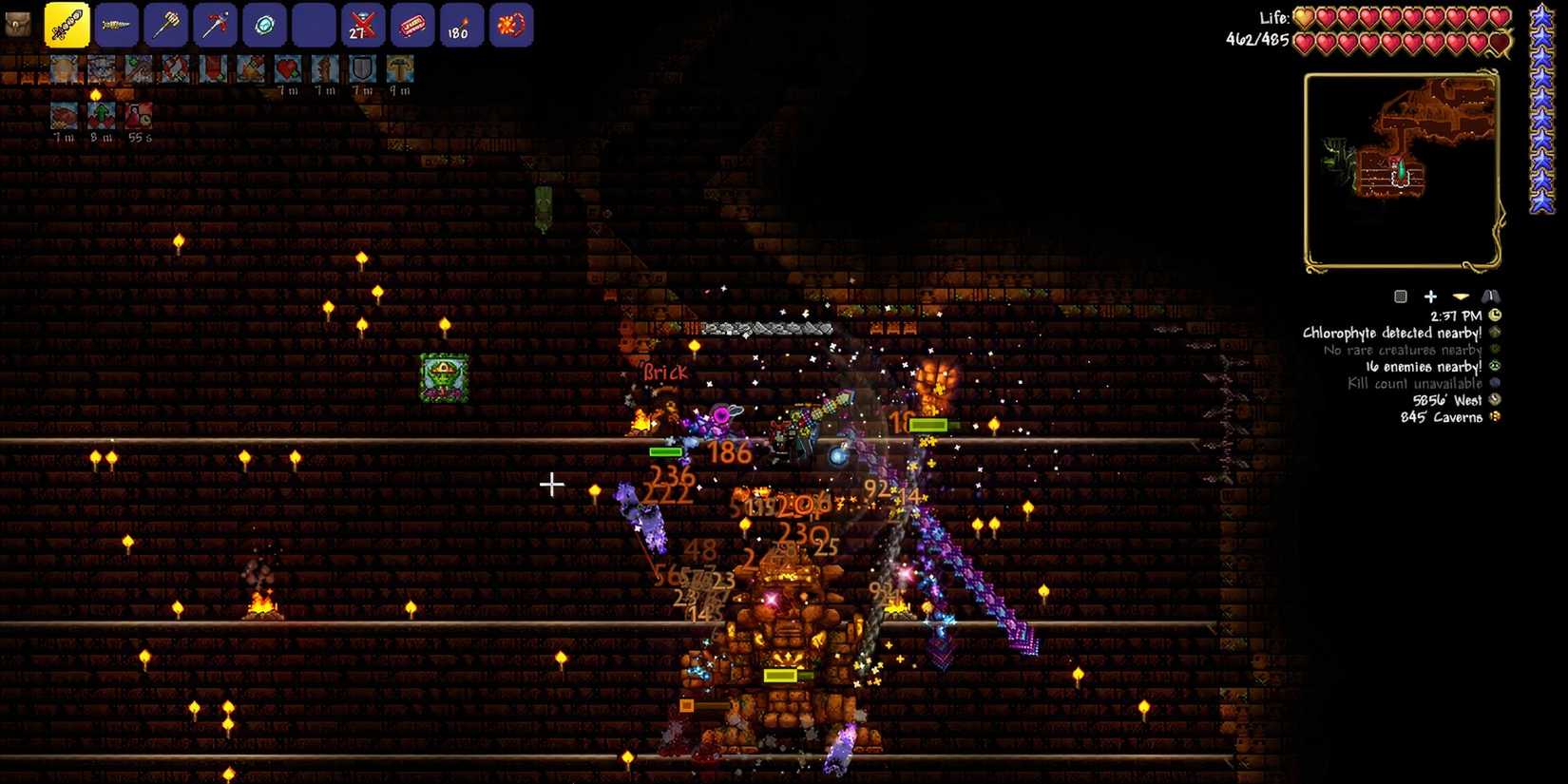Toggle the clock icon beside 2:37 PM
1568x784 pixels.
[x=1495, y=316]
